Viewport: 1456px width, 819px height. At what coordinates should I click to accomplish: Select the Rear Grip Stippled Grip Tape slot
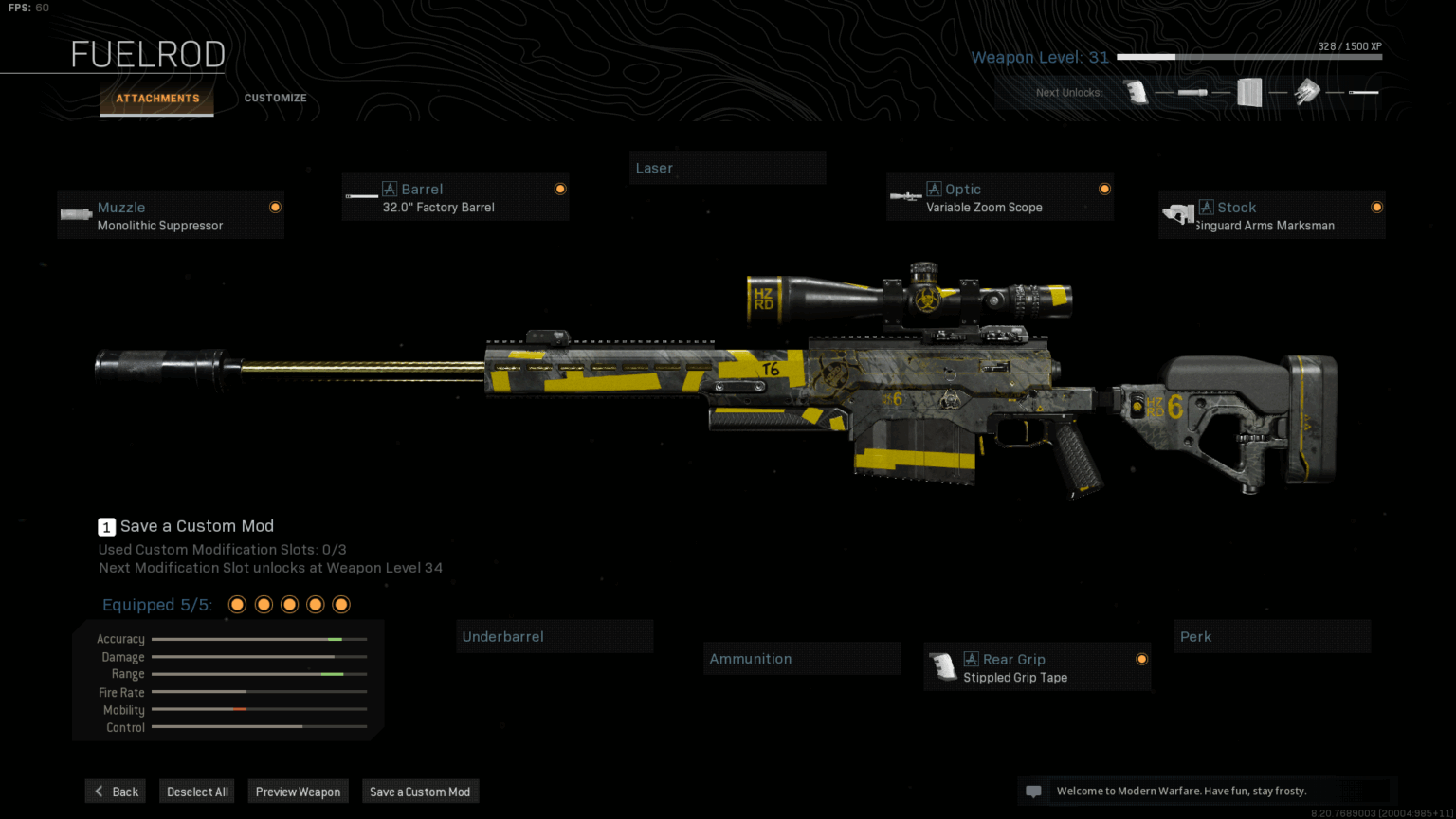point(1037,667)
